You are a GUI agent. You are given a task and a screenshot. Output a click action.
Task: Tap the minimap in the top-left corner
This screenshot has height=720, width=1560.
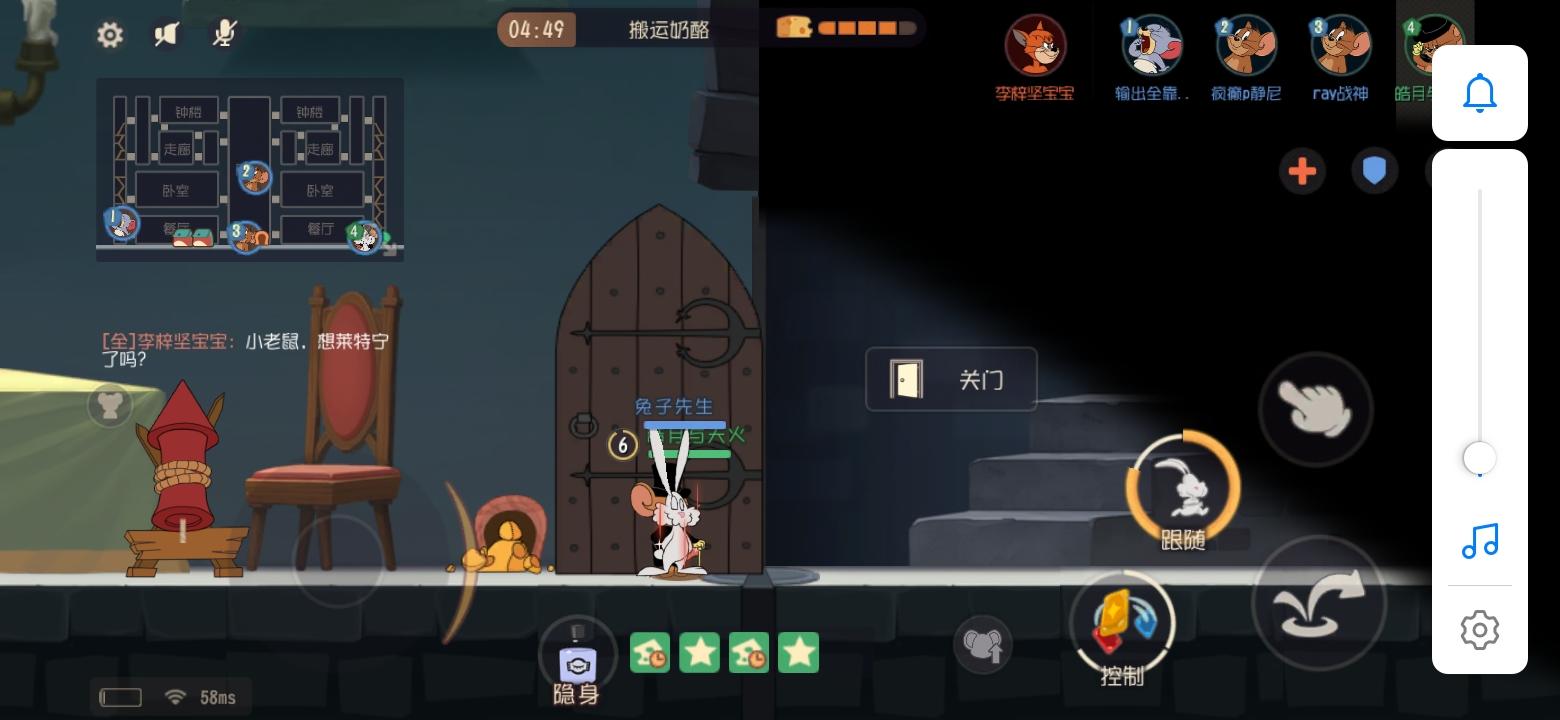tap(249, 169)
